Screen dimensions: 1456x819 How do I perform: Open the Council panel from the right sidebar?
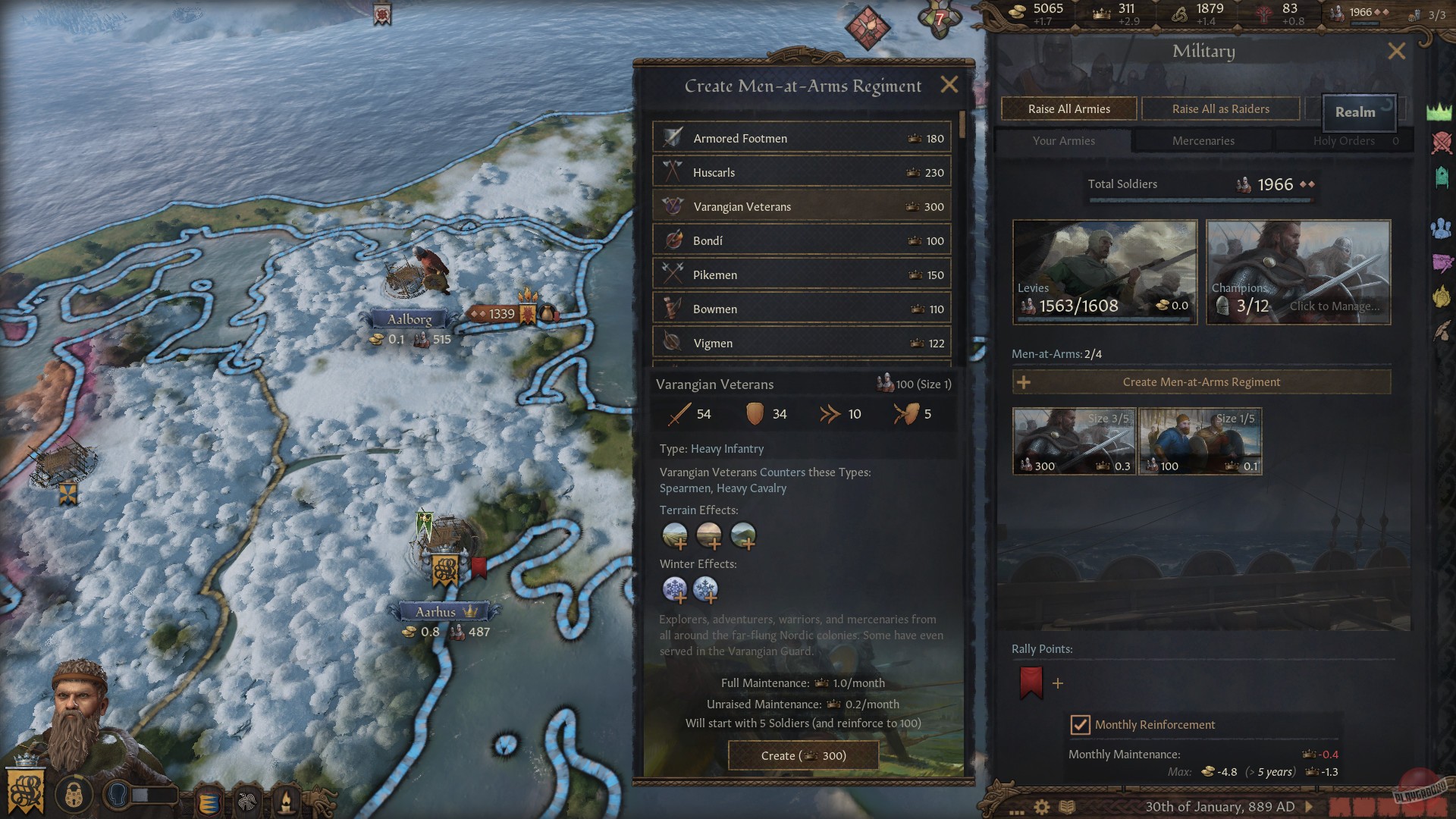(1439, 229)
